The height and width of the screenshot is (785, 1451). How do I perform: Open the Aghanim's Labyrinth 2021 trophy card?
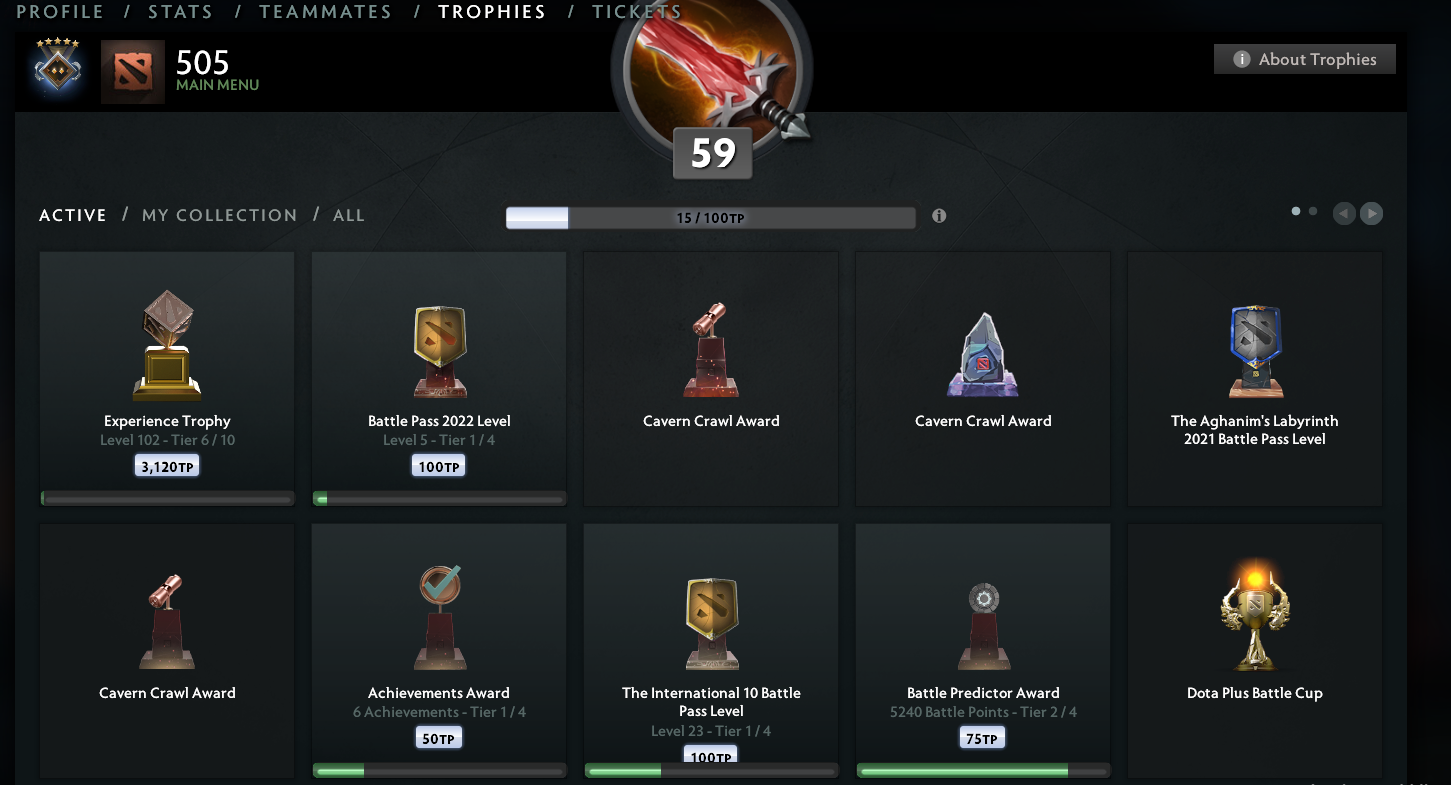(1254, 378)
